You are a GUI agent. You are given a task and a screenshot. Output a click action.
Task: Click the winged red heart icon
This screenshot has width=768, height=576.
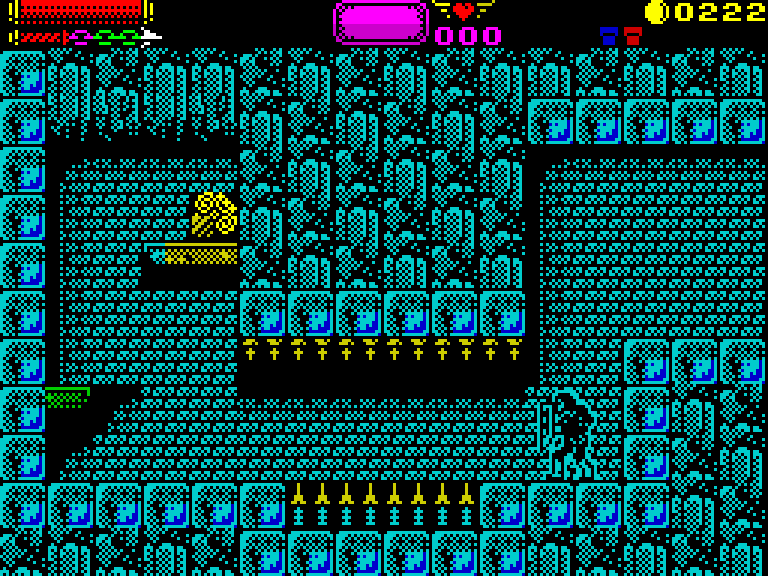(x=463, y=11)
